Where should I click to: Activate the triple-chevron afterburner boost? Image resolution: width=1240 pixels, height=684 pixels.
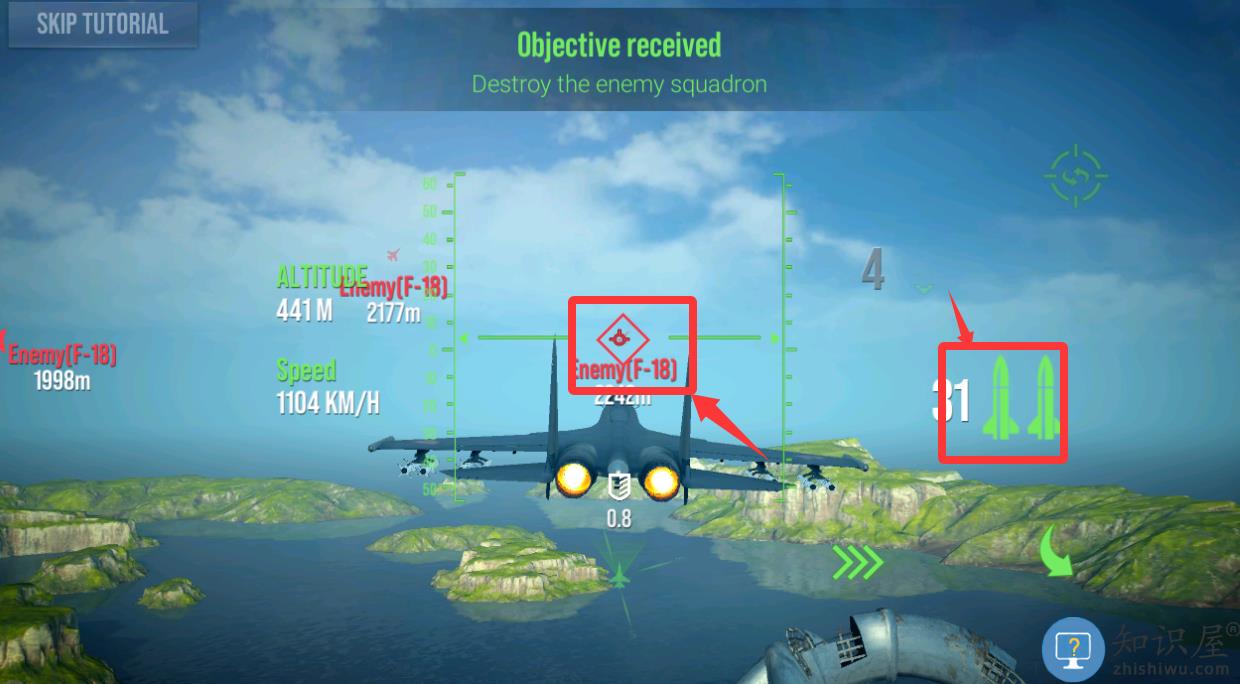[x=858, y=562]
